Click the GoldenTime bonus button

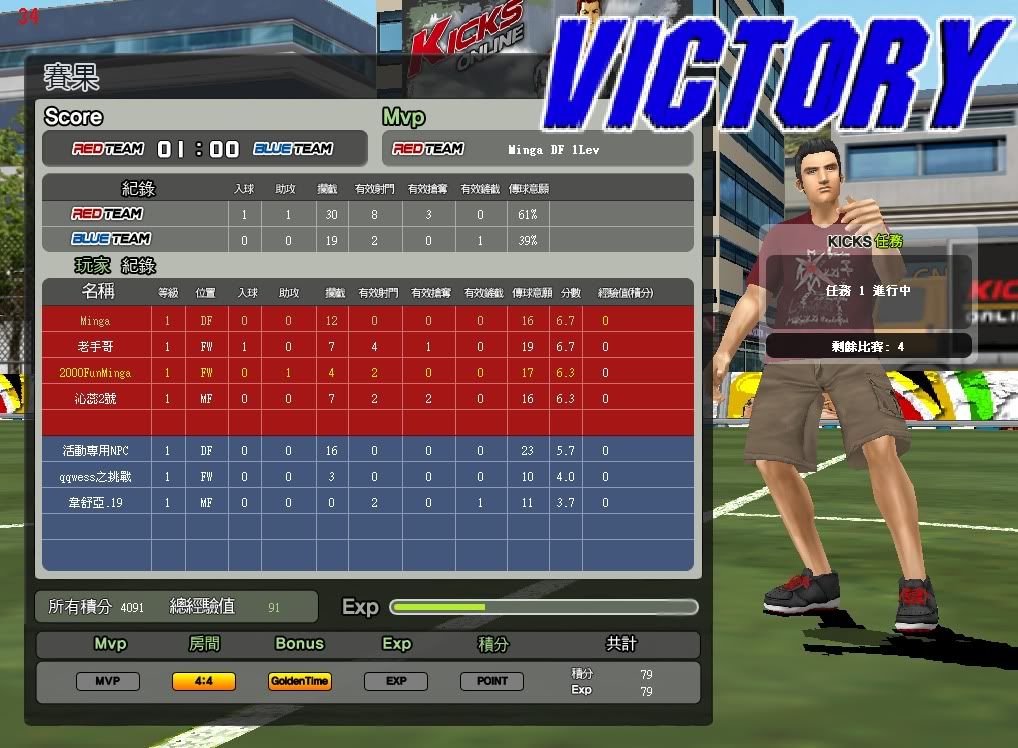(300, 681)
